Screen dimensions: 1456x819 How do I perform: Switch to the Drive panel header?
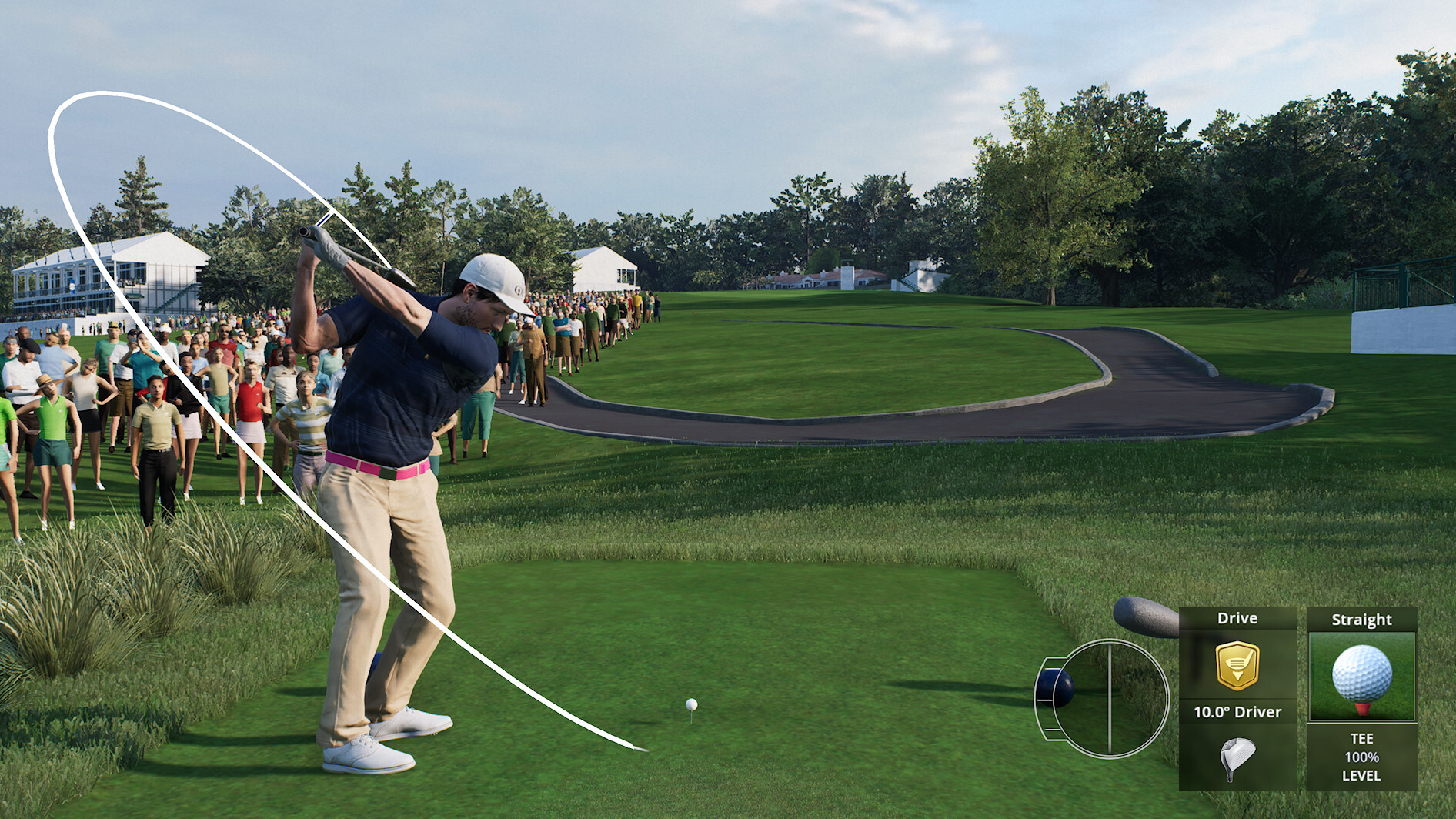(x=1239, y=618)
